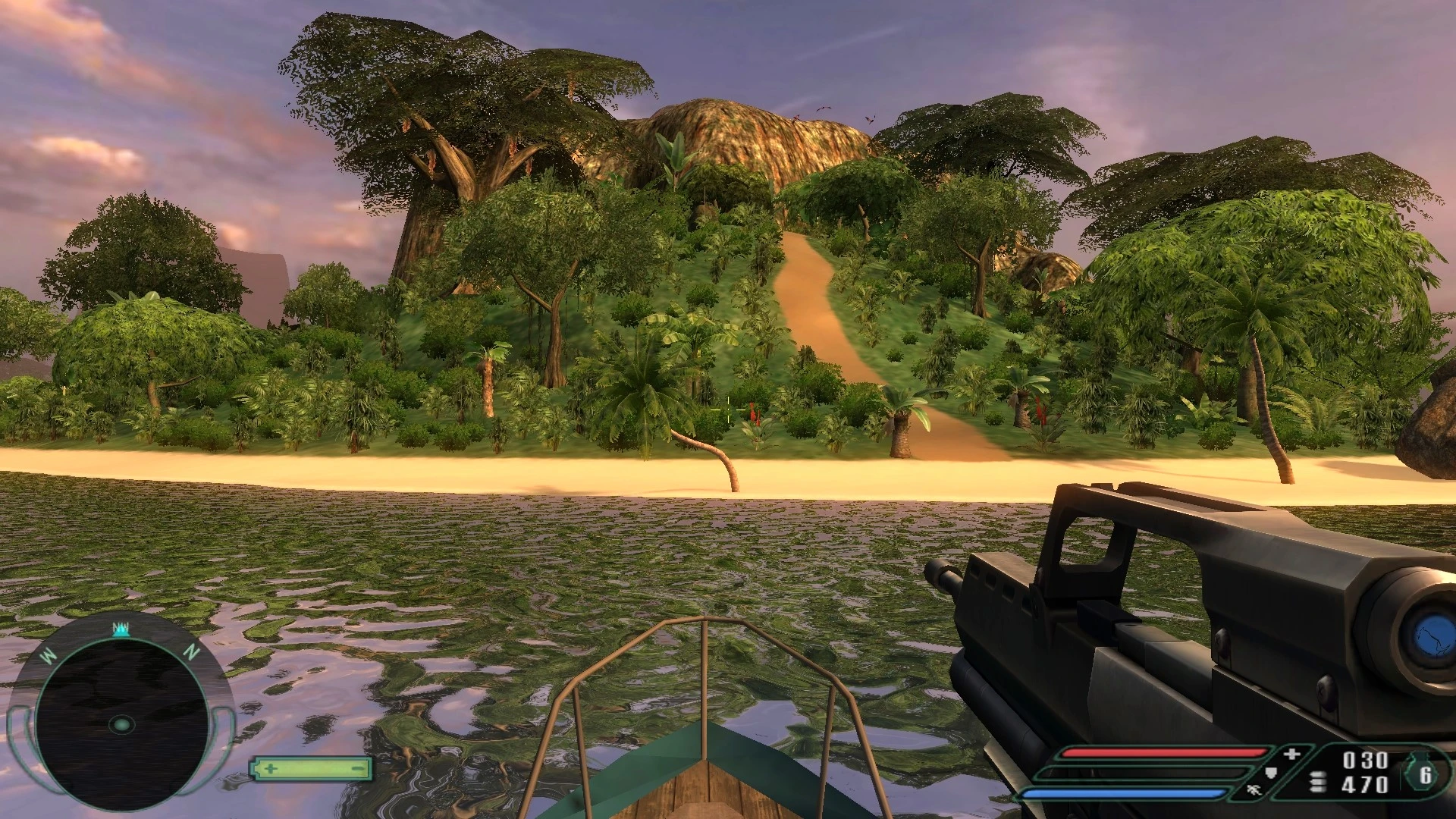Expand the ammo counter panel showing 030

(x=1367, y=759)
